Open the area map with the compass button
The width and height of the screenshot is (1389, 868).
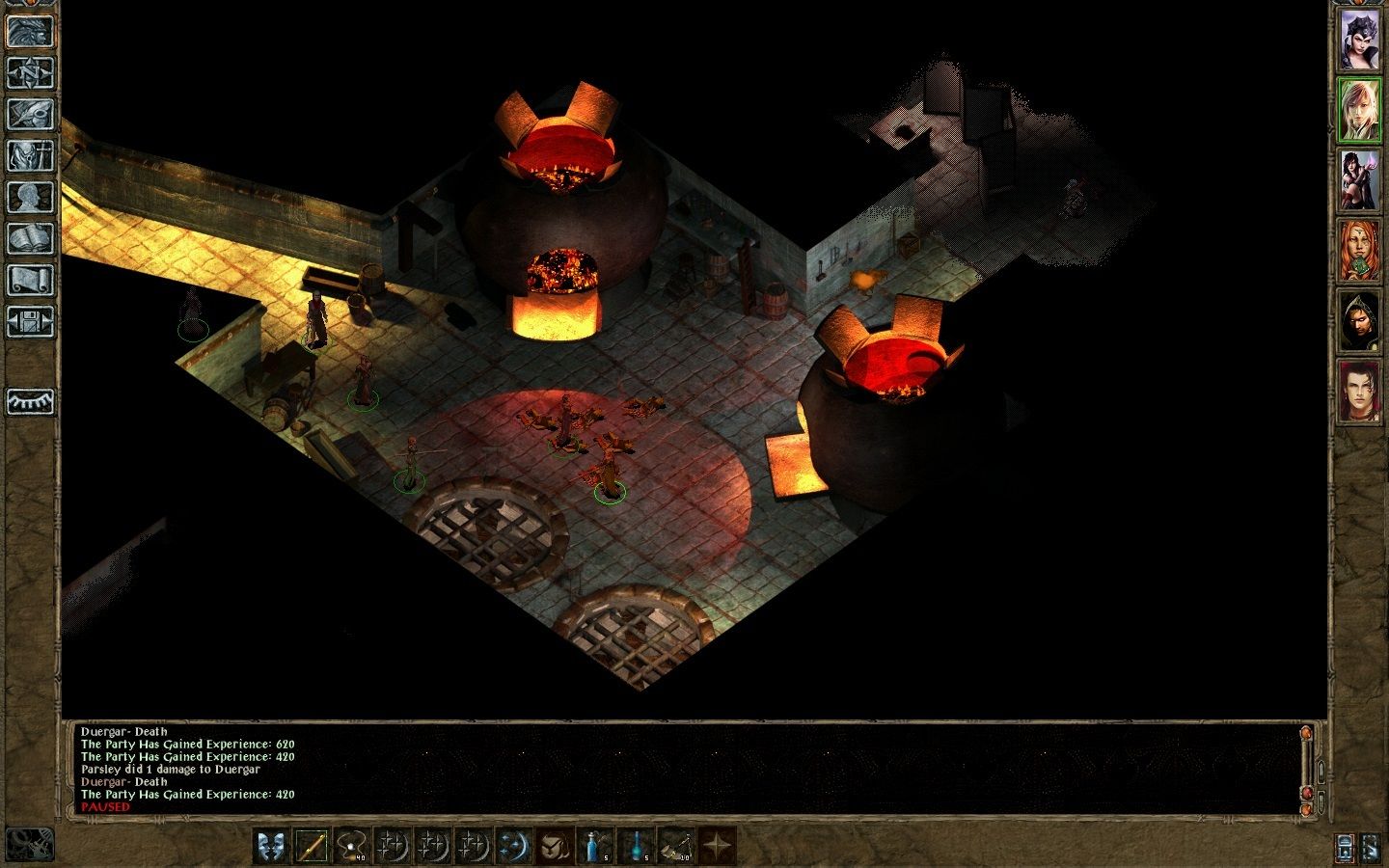tap(30, 72)
